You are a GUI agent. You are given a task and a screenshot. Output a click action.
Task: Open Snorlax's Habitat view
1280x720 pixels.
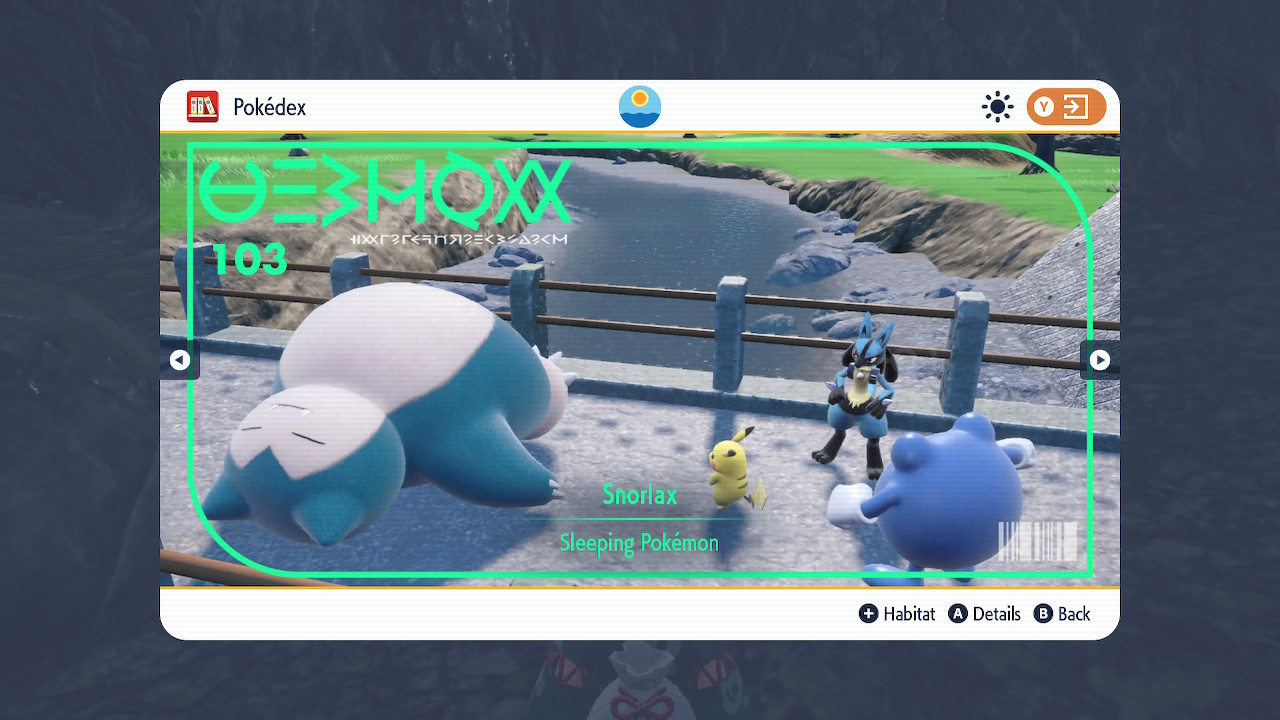pos(897,614)
